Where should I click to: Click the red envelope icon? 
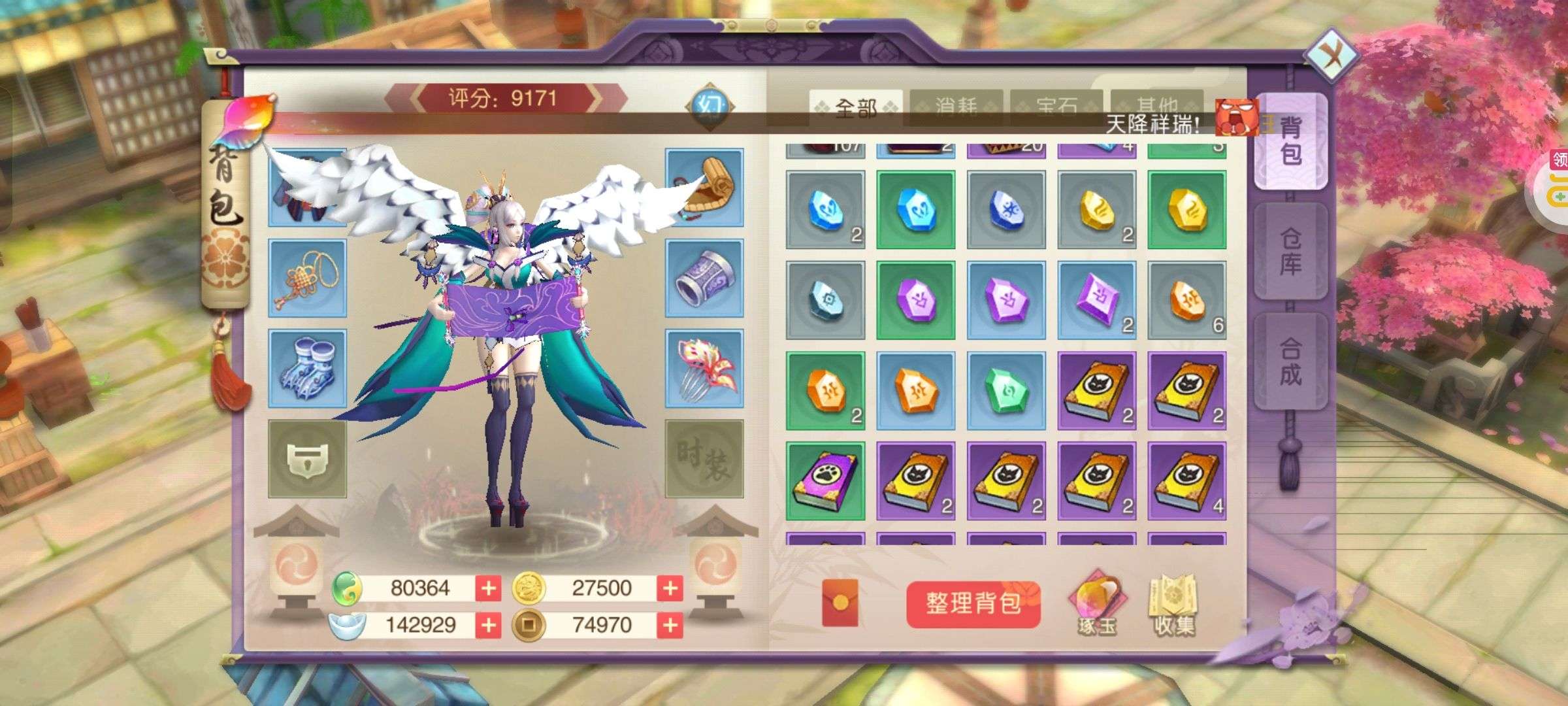(x=840, y=602)
